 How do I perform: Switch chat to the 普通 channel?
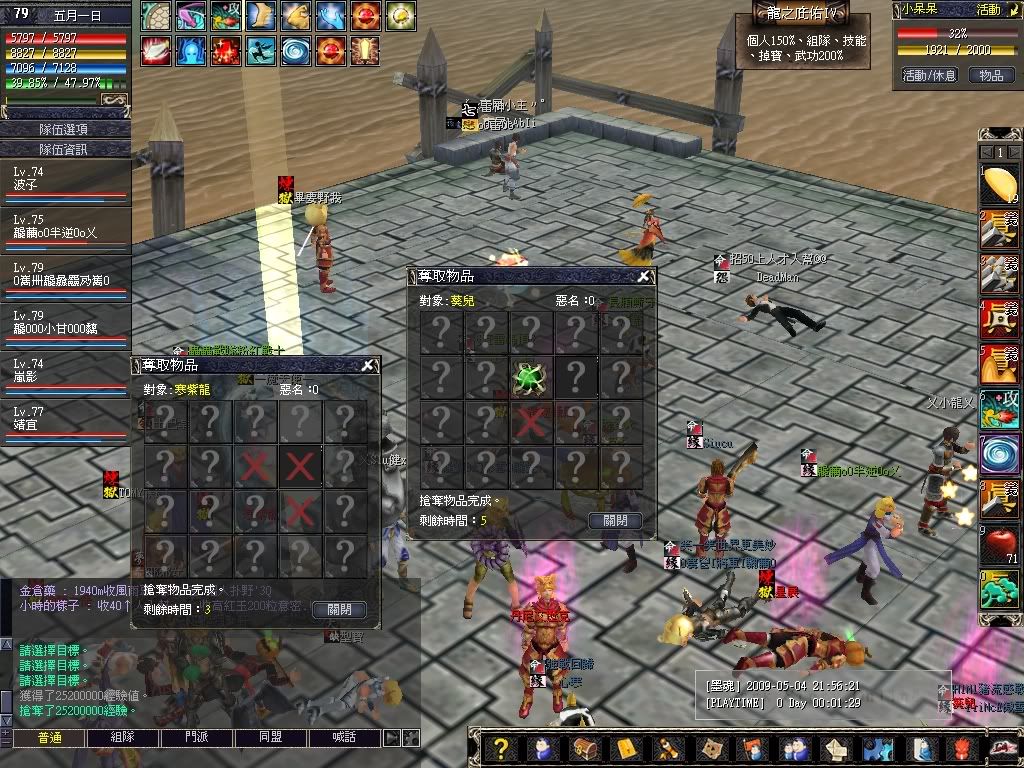[x=50, y=738]
